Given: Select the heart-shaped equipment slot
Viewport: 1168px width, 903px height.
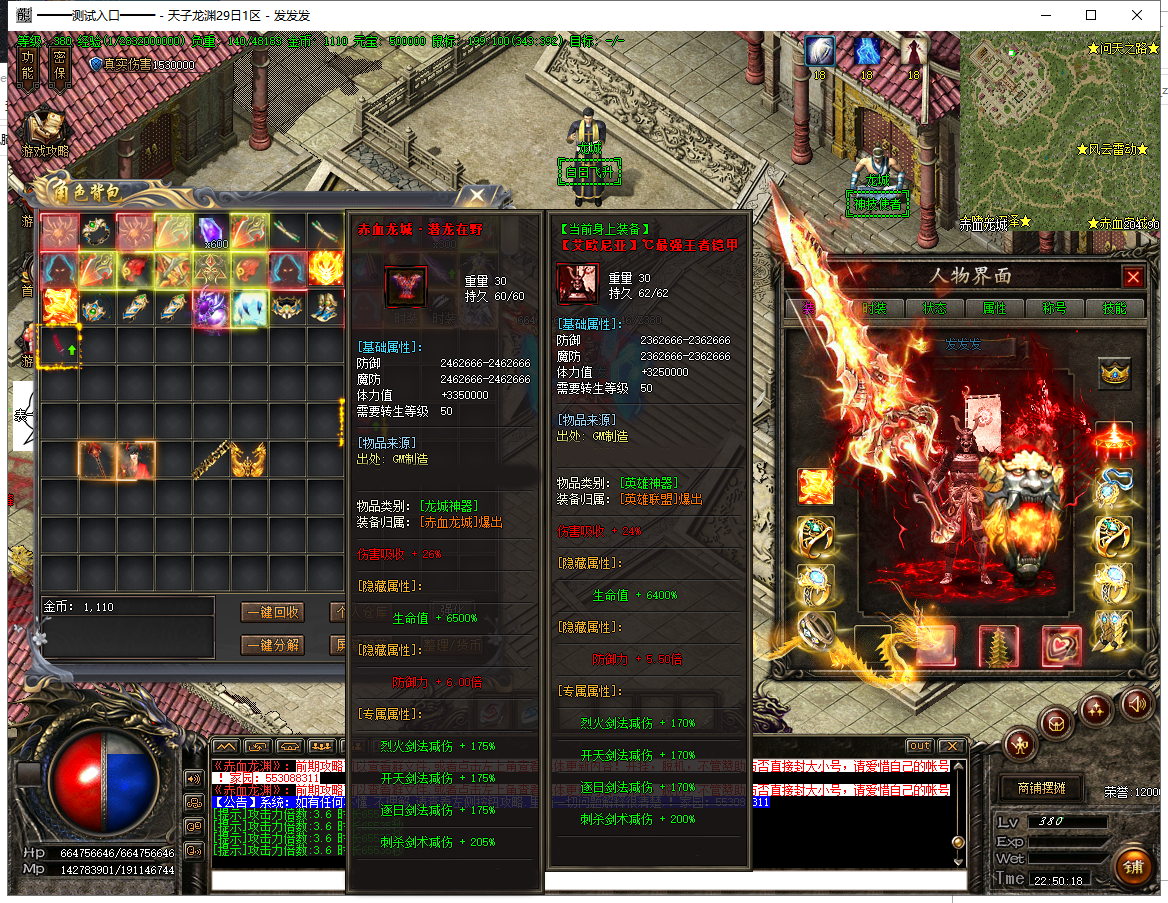Looking at the screenshot, I should click(1061, 646).
